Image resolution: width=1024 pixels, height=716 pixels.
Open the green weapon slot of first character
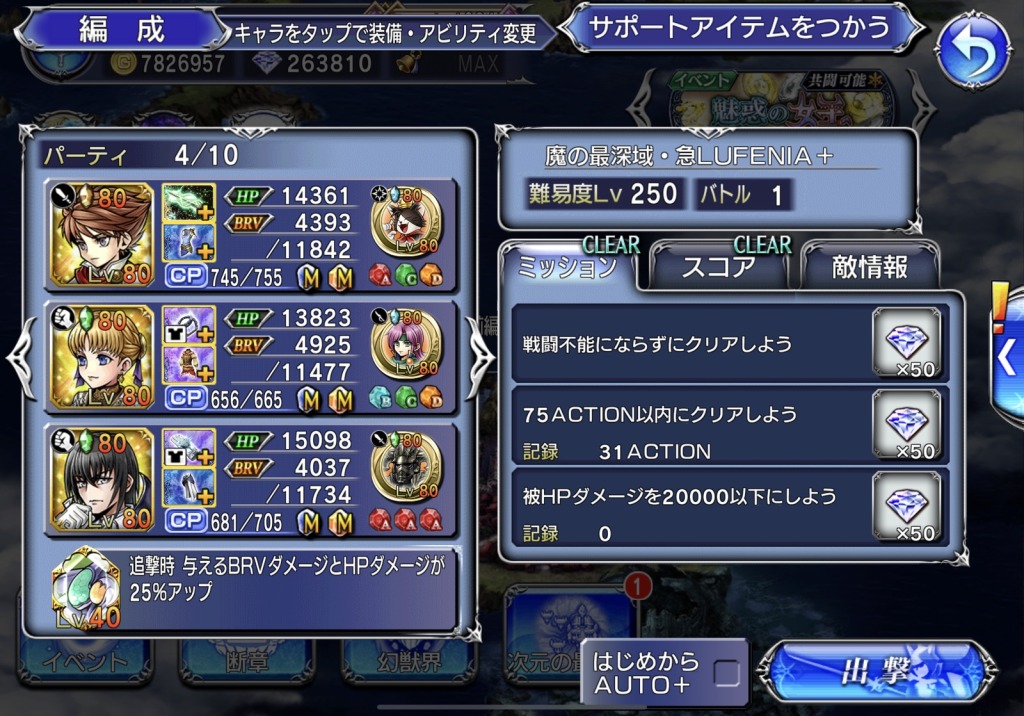(x=189, y=203)
